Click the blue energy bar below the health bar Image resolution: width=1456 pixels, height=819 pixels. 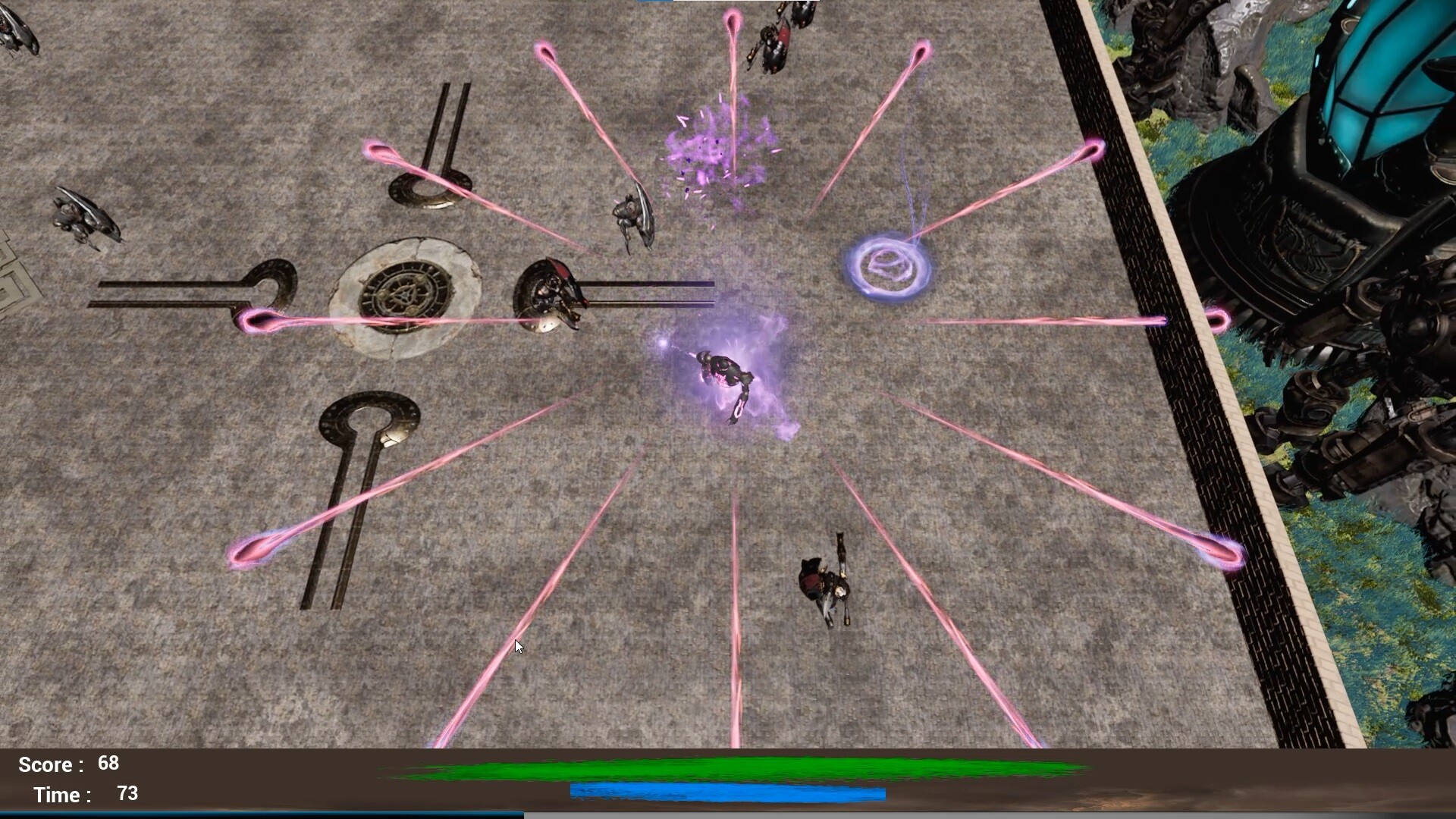pos(728,792)
